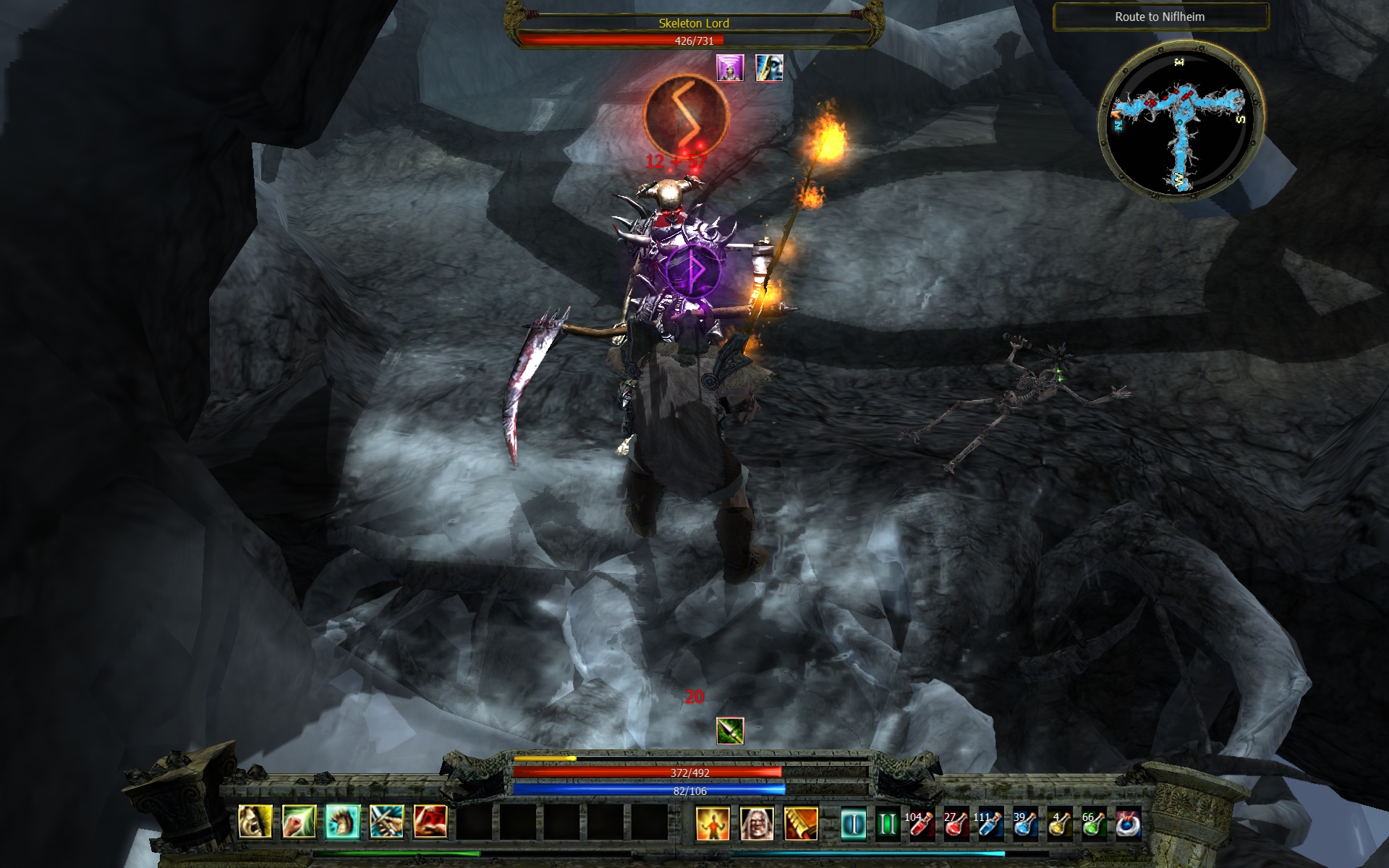
Task: Use the green punching fist skill
Action: (299, 822)
